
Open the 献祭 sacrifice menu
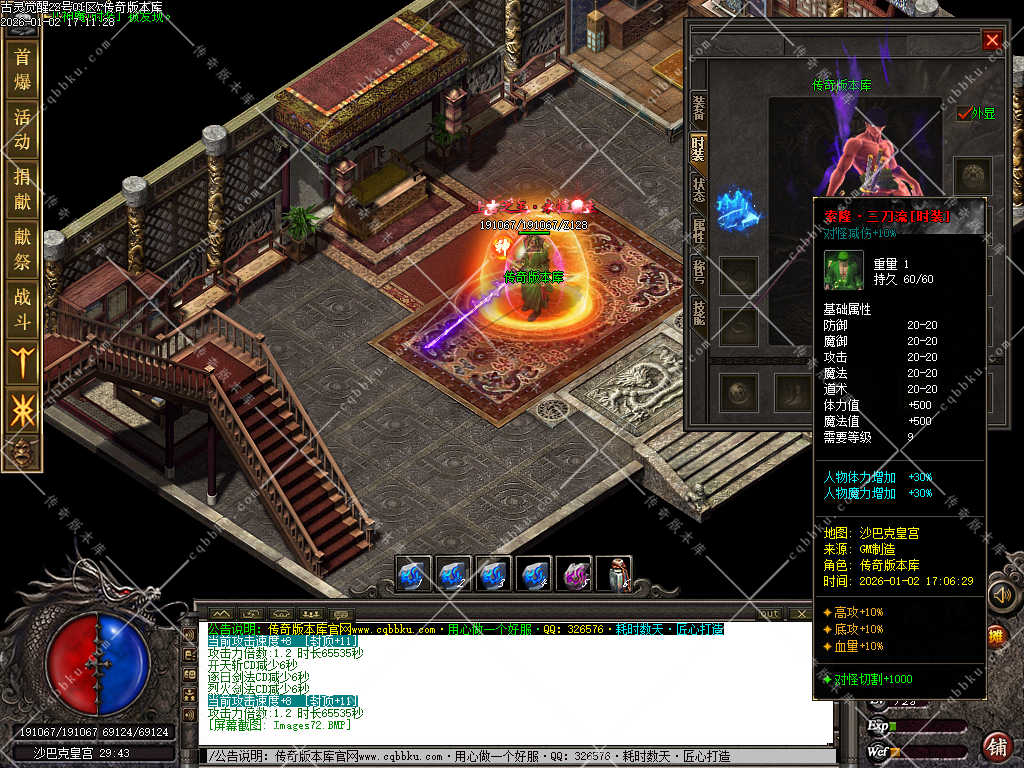coord(21,248)
